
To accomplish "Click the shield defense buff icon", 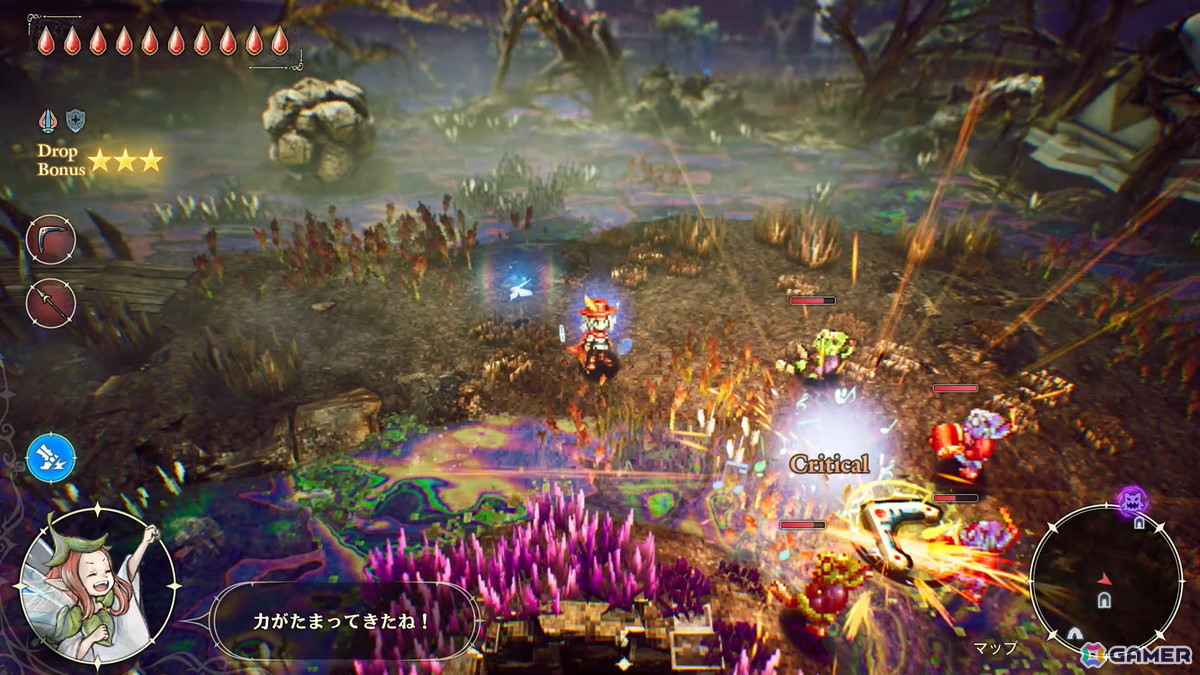I will [x=75, y=121].
